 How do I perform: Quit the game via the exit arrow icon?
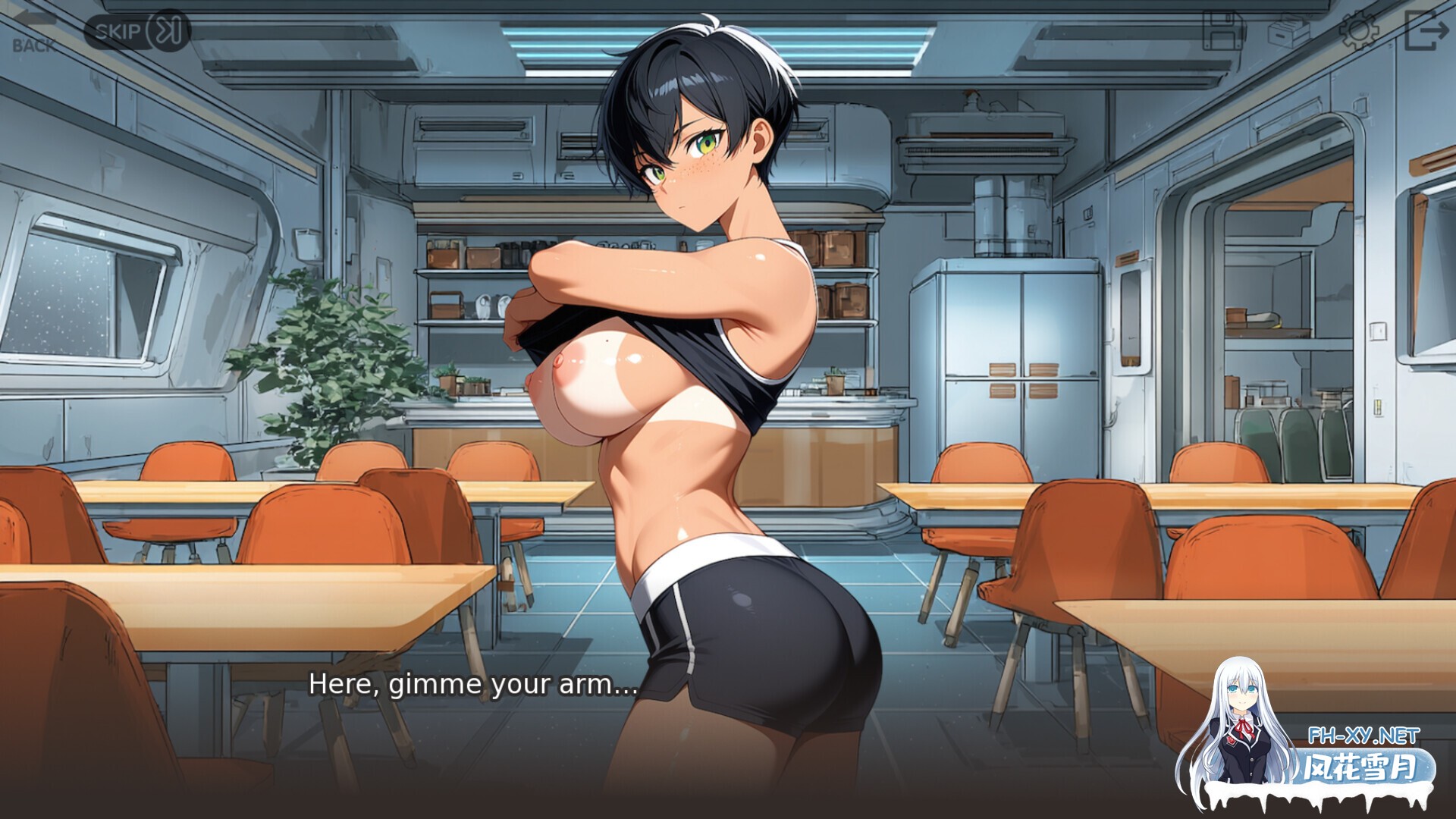1426,31
